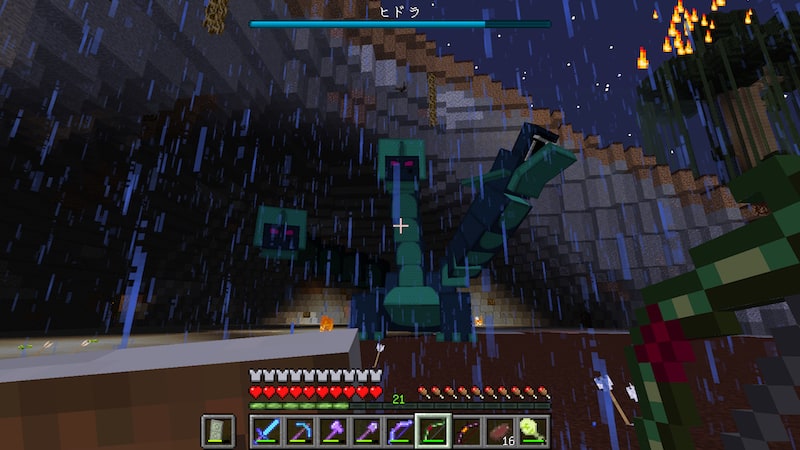Viewport: 800px width, 450px height.
Task: Select the meat stack of 16
Action: 500,430
